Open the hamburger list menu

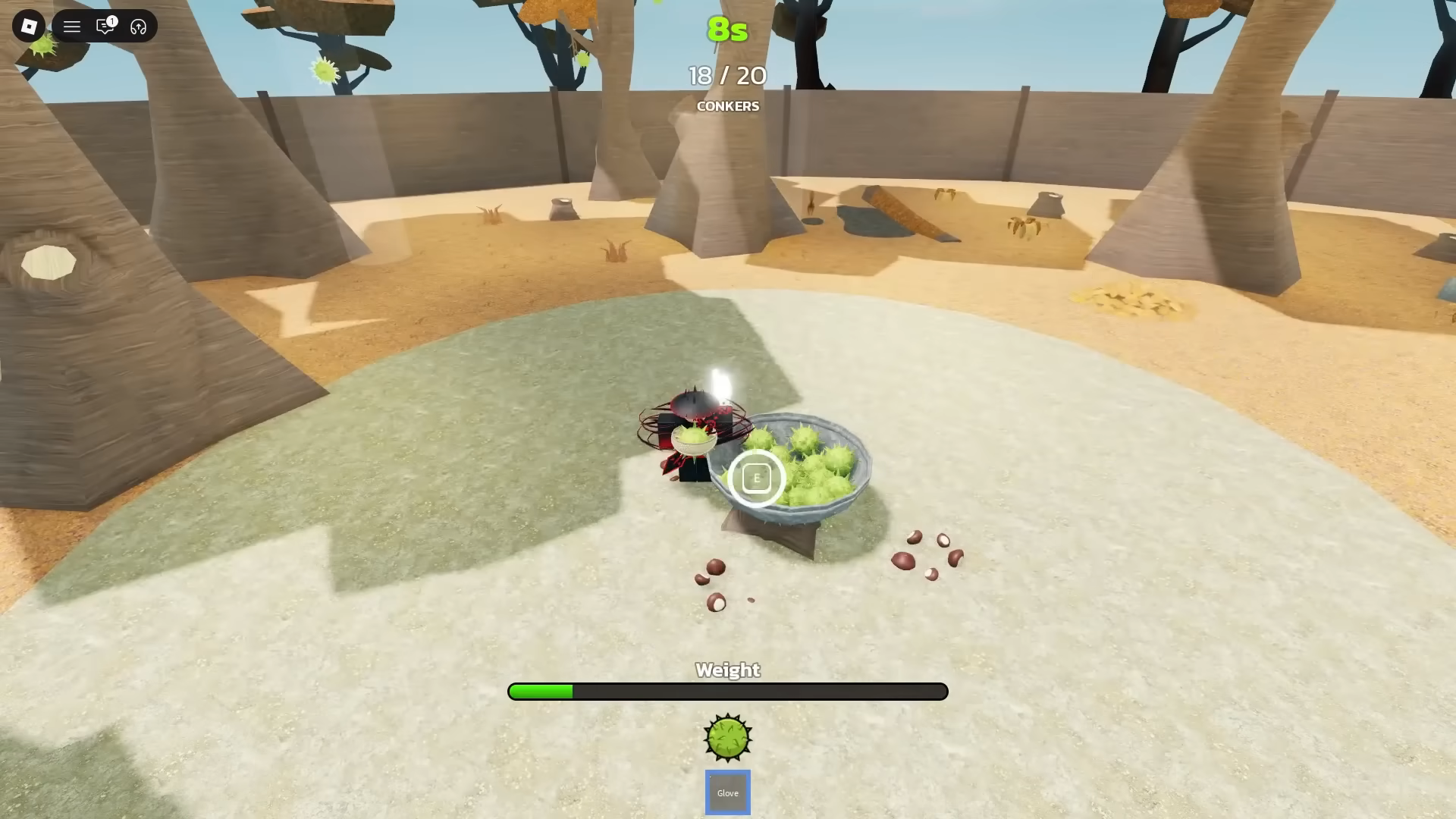coord(72,27)
